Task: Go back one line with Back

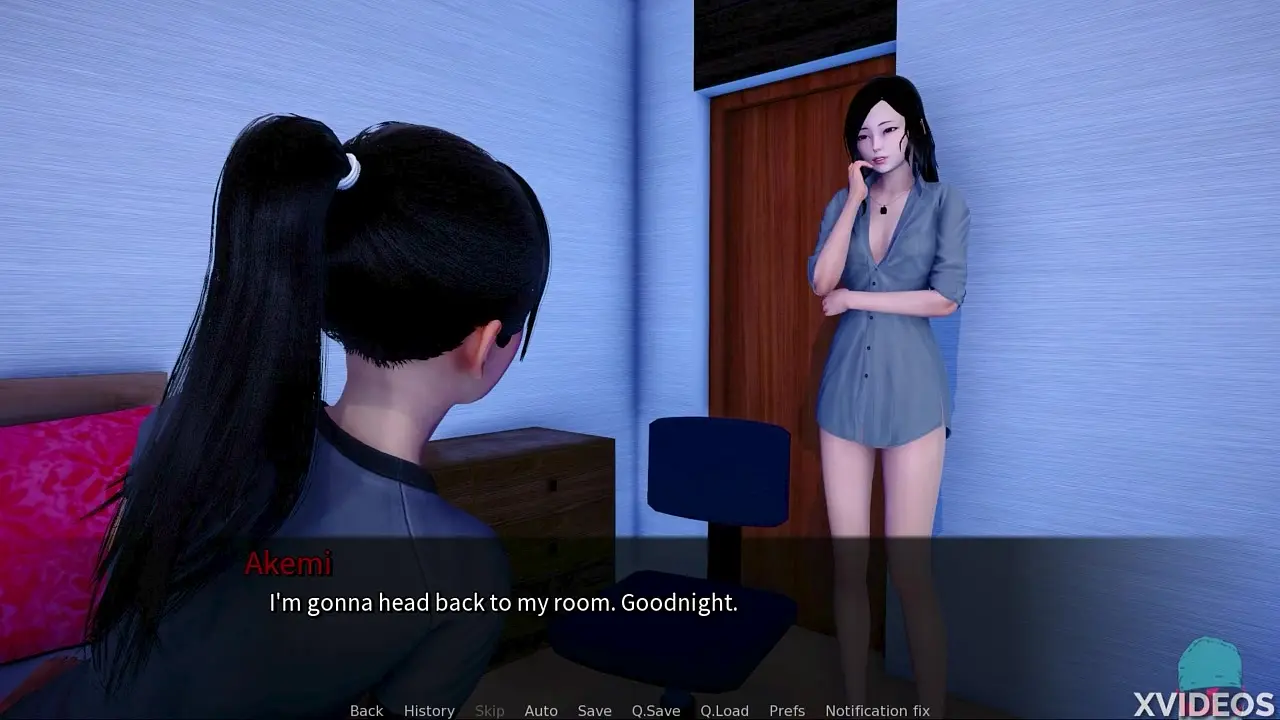Action: (366, 710)
